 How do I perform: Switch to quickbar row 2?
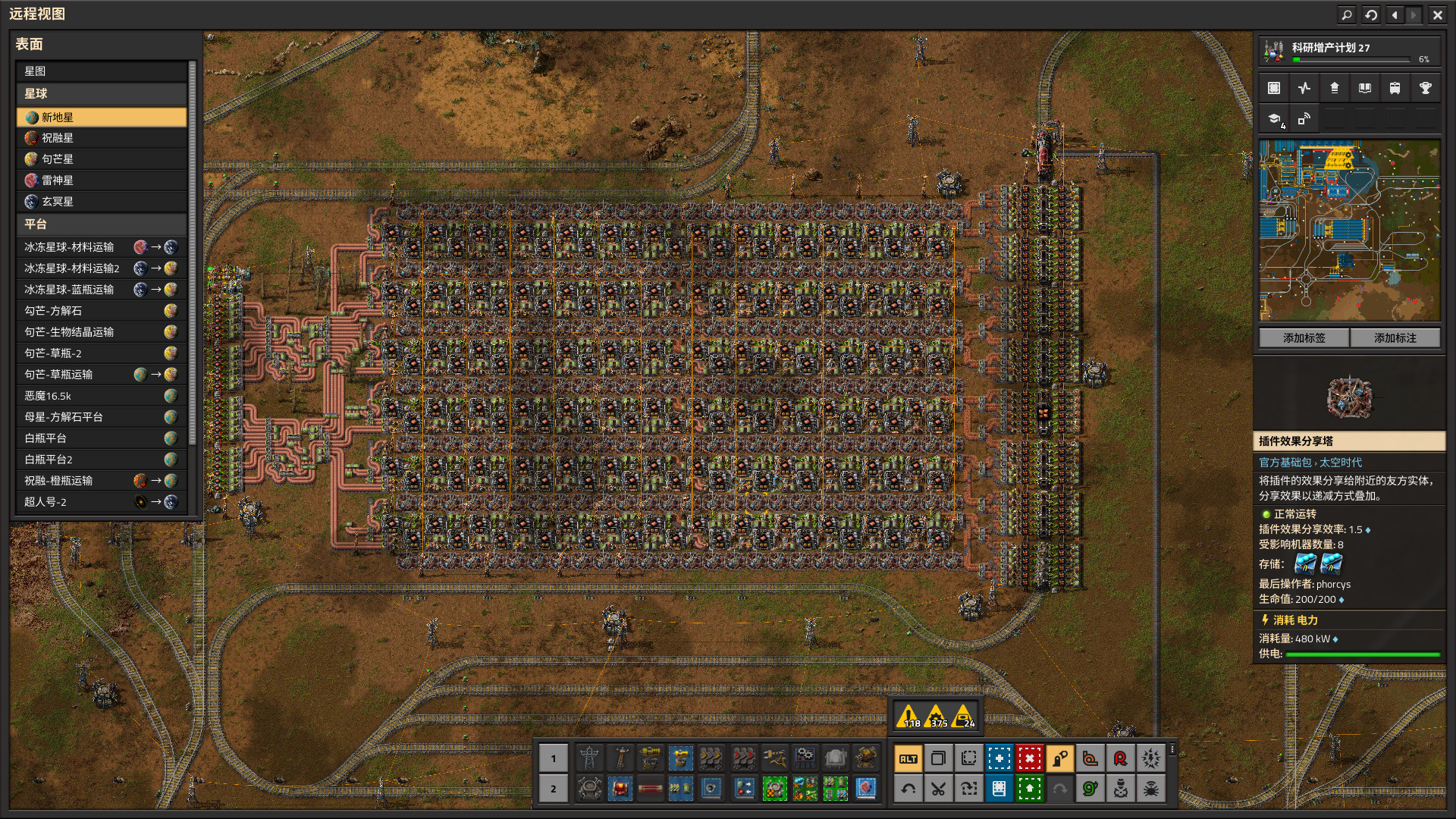tap(553, 789)
